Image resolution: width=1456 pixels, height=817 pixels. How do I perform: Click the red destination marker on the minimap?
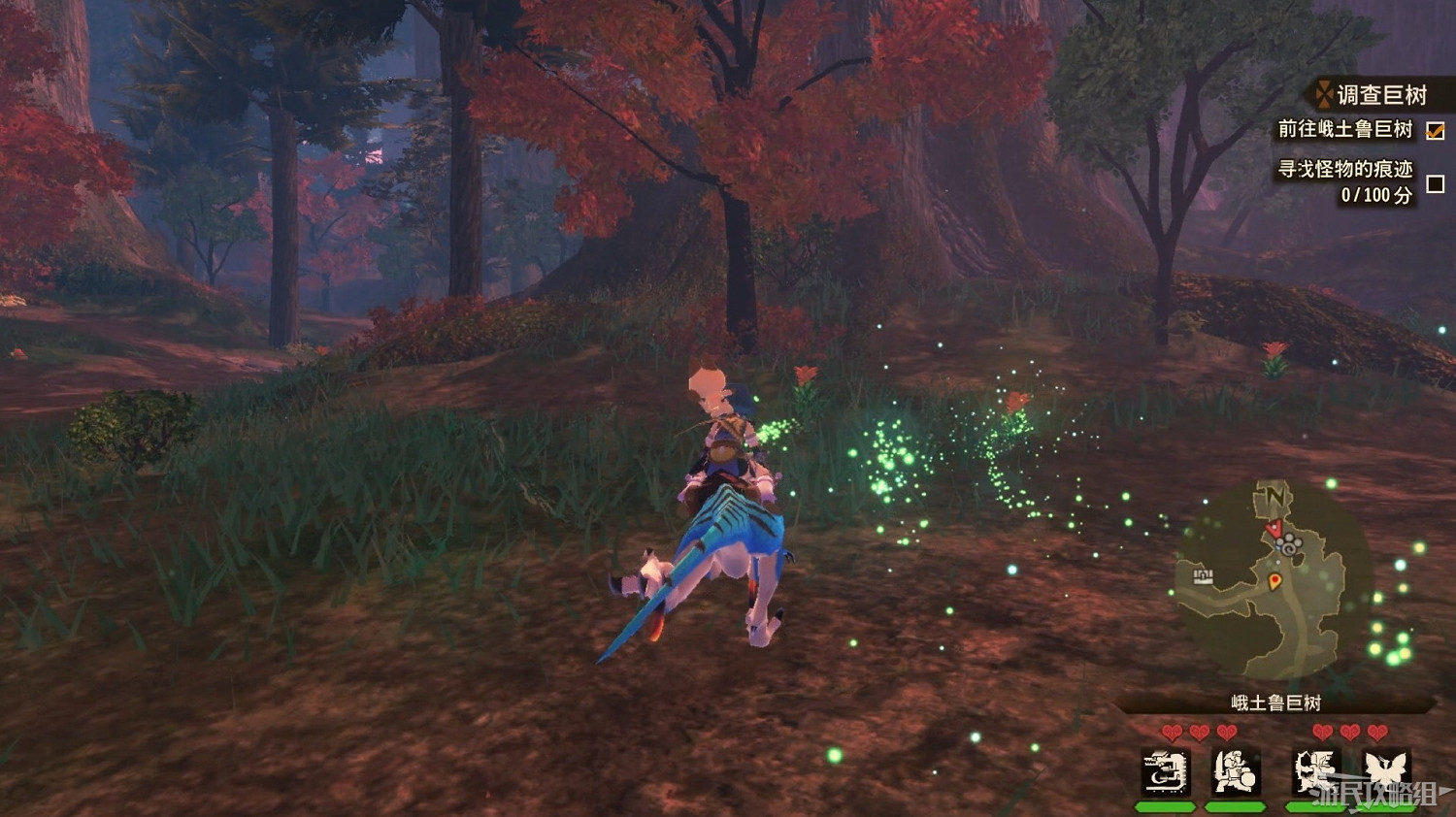pos(1274,580)
